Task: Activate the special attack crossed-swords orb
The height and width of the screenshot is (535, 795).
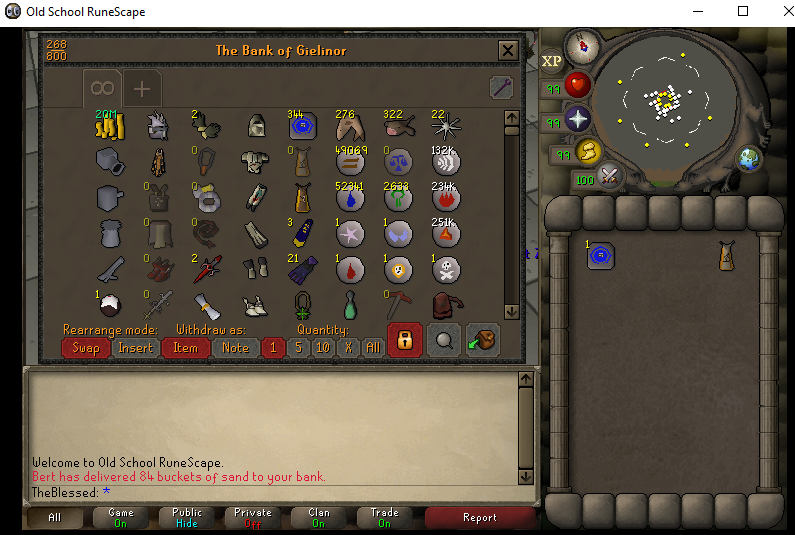Action: click(608, 178)
